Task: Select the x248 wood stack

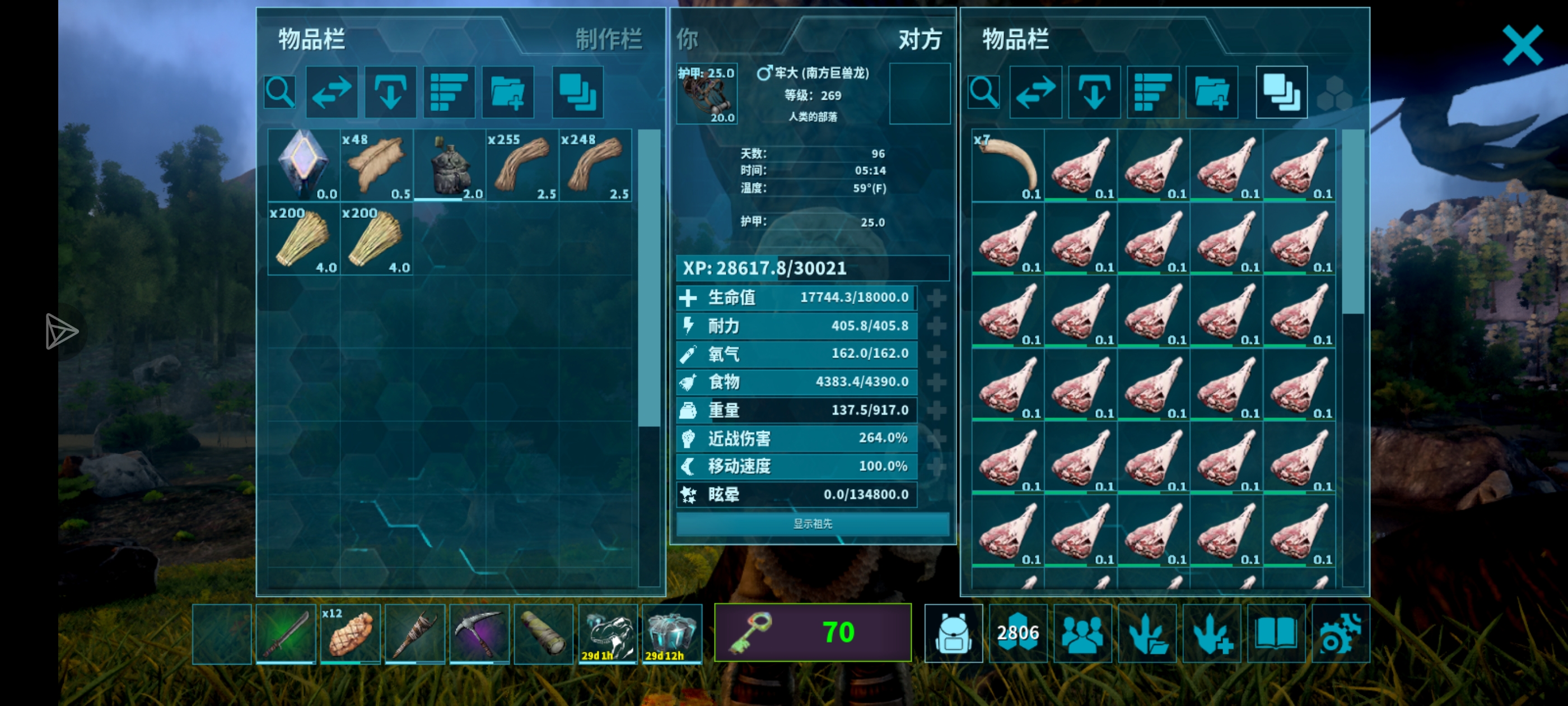Action: click(595, 165)
